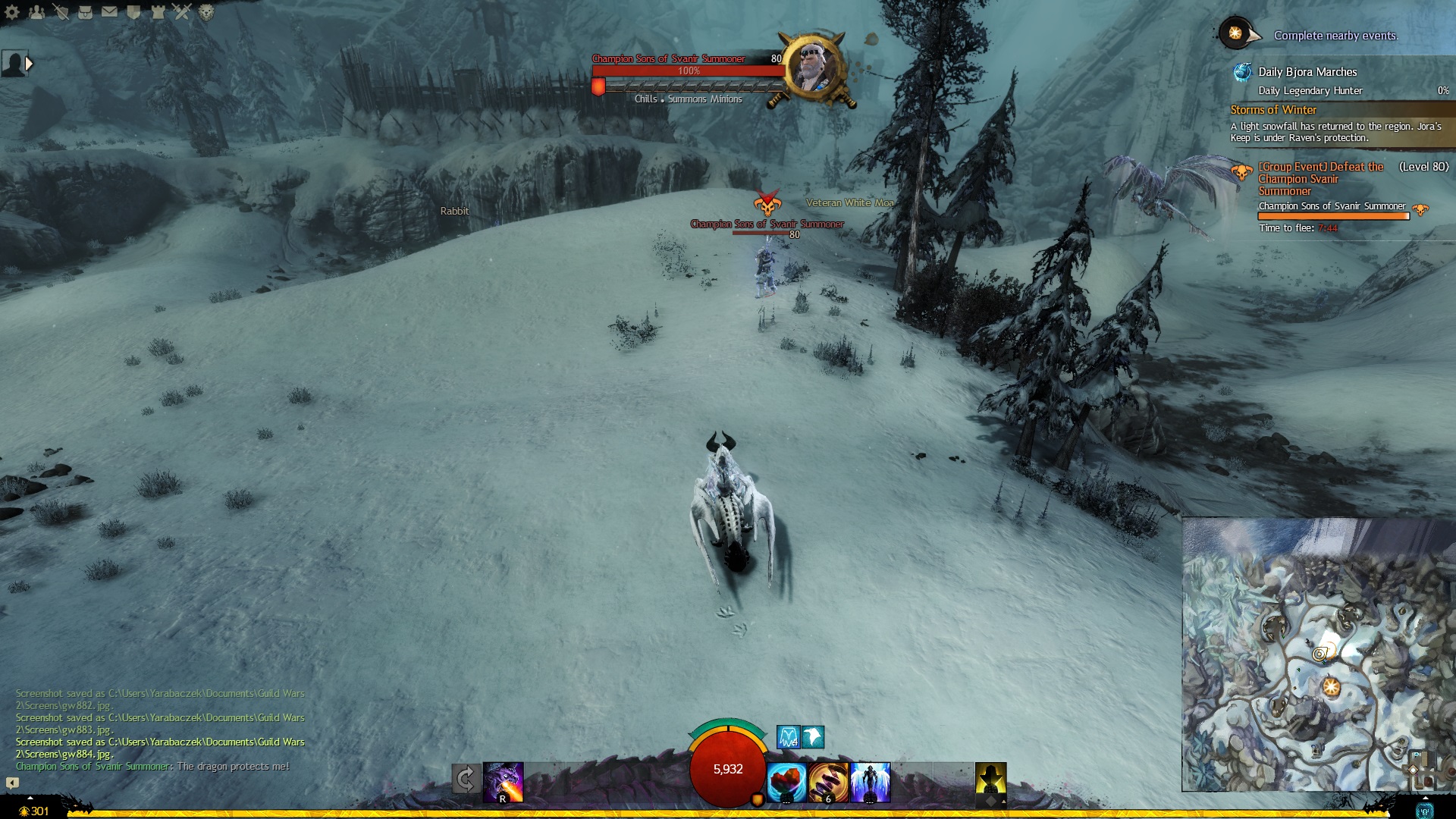
Task: Open the mail envelope icon
Action: (x=109, y=11)
